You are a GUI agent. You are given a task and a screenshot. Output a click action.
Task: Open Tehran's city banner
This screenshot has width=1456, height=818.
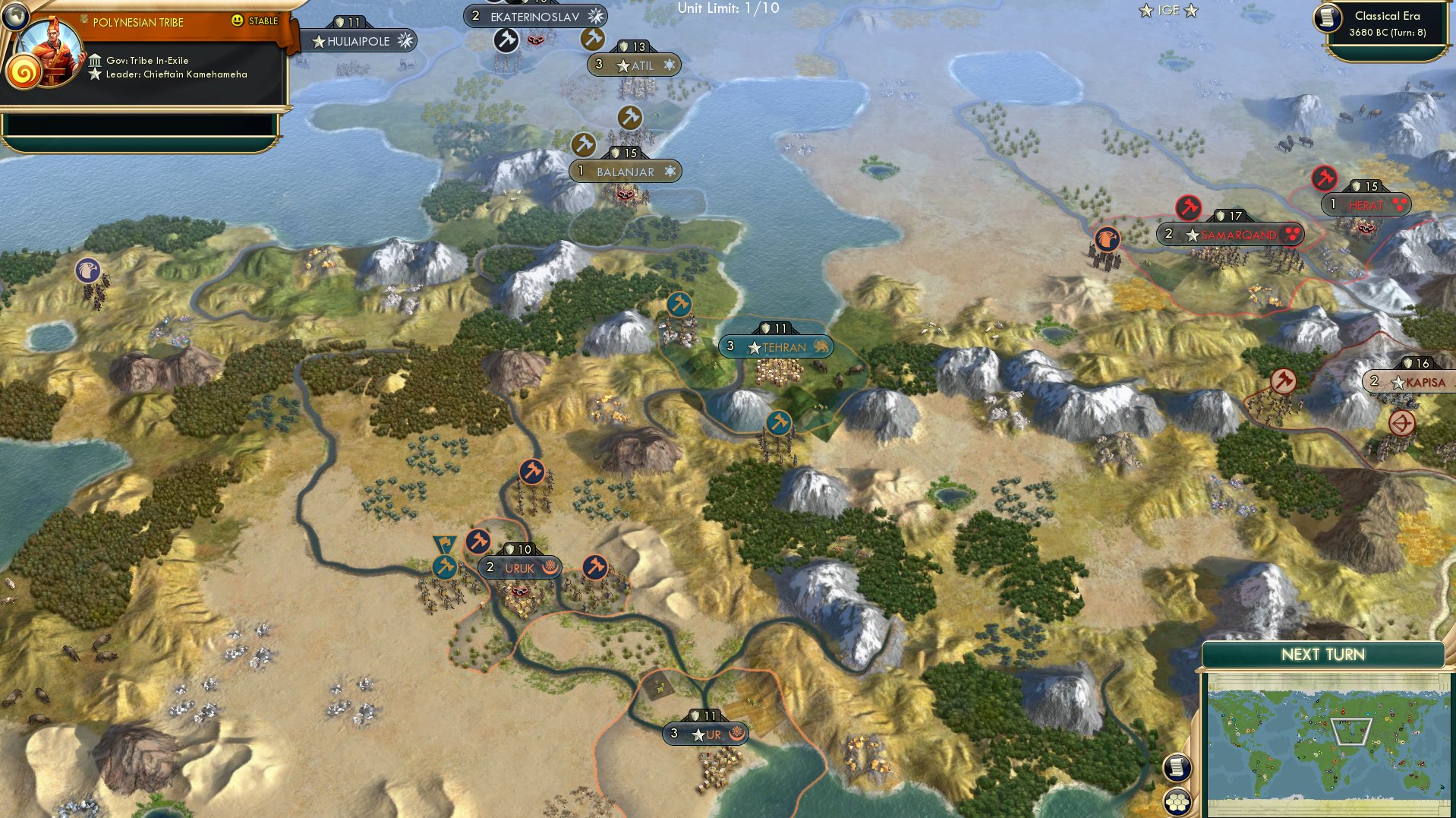[x=776, y=346]
